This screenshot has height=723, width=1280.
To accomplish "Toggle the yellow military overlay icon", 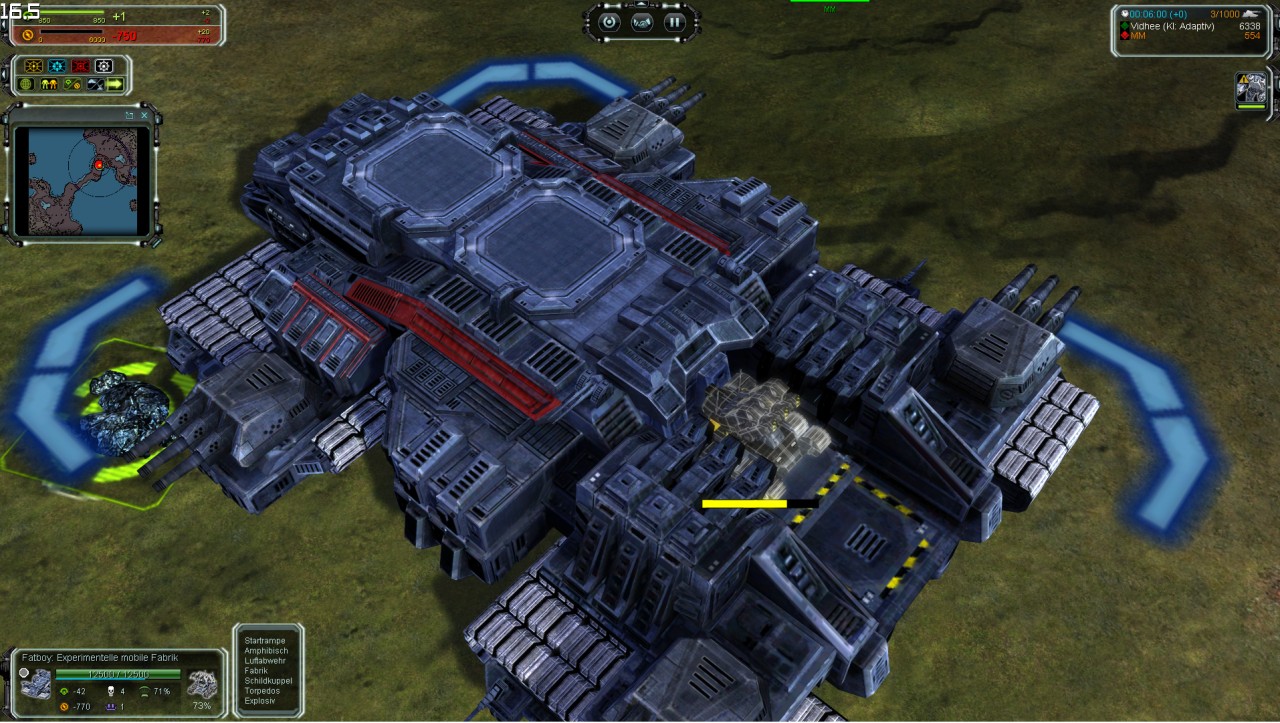I will pos(33,66).
